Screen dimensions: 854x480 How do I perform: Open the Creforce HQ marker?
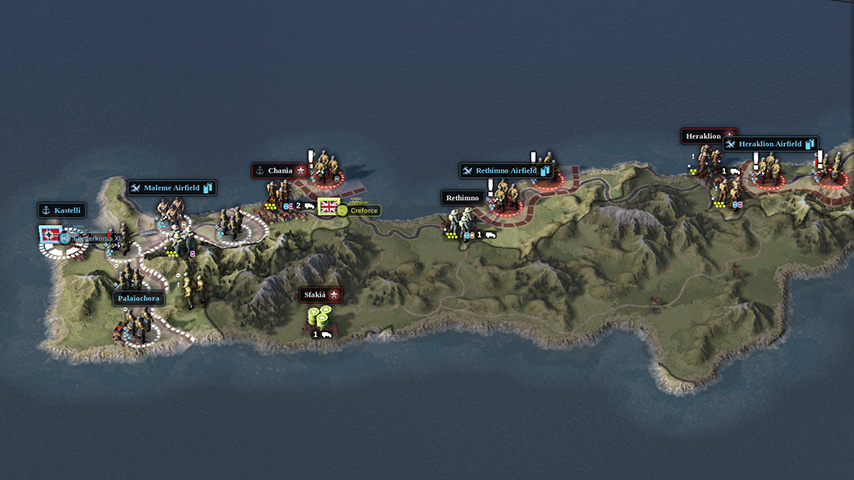(x=359, y=210)
